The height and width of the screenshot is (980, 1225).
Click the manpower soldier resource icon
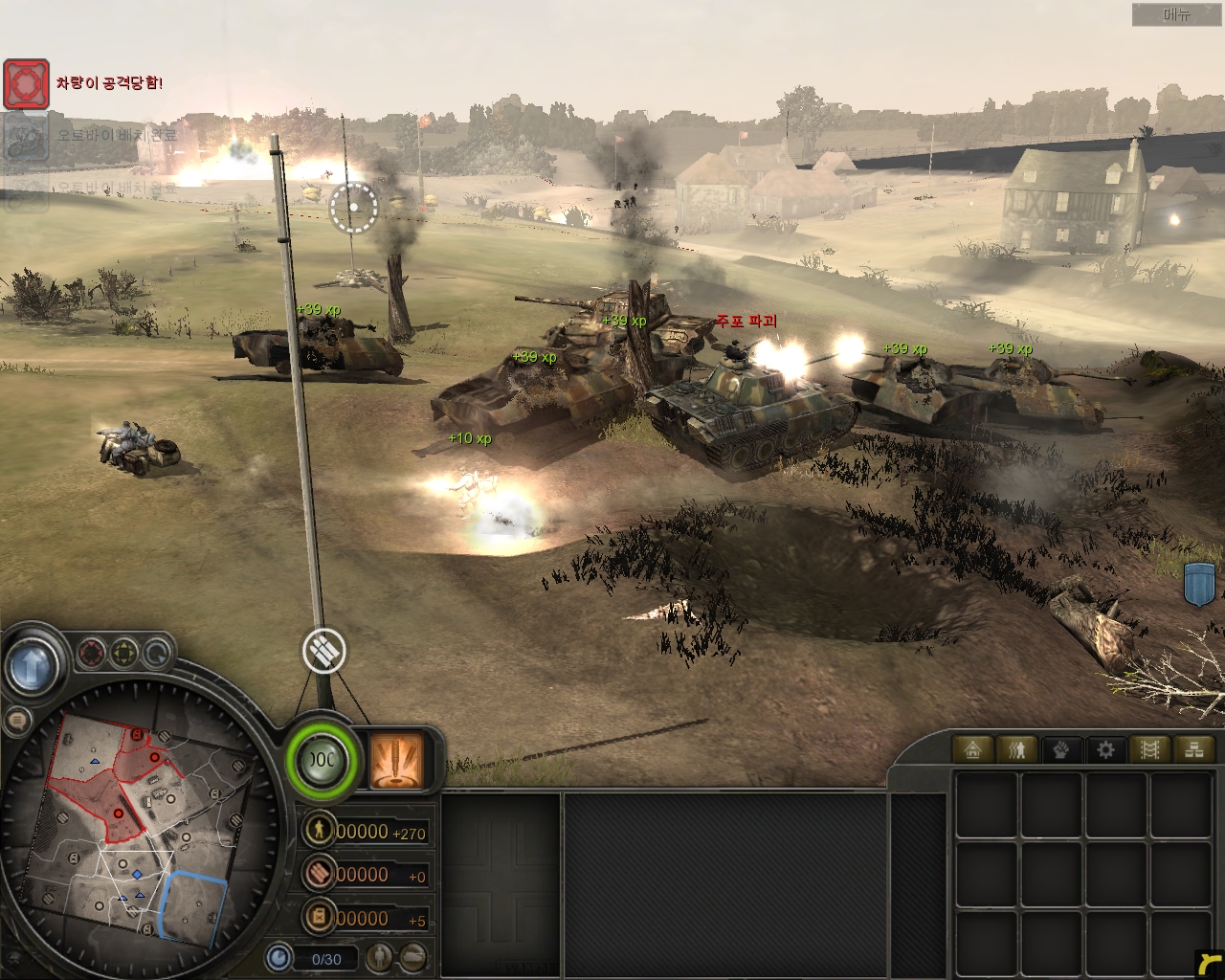coord(319,830)
